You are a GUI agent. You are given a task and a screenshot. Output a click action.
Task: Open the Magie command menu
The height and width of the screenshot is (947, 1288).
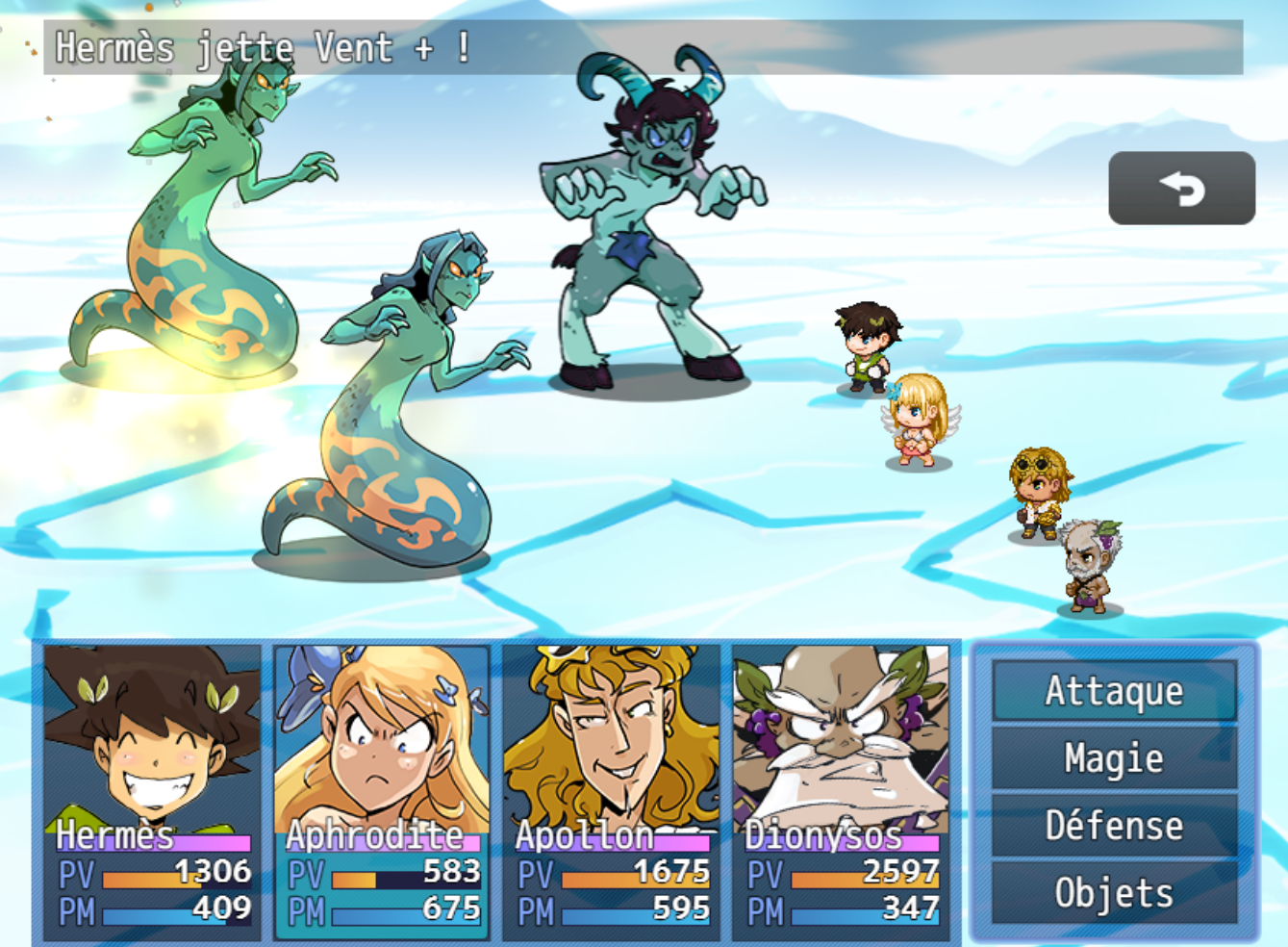1114,758
